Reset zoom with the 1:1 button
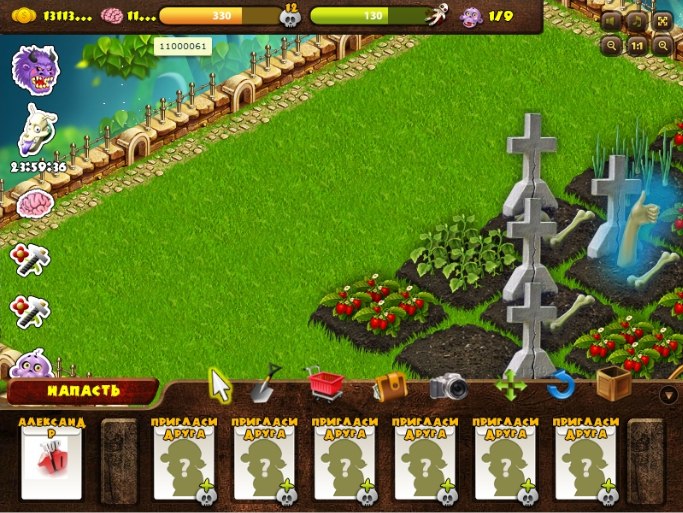 pyautogui.click(x=637, y=45)
